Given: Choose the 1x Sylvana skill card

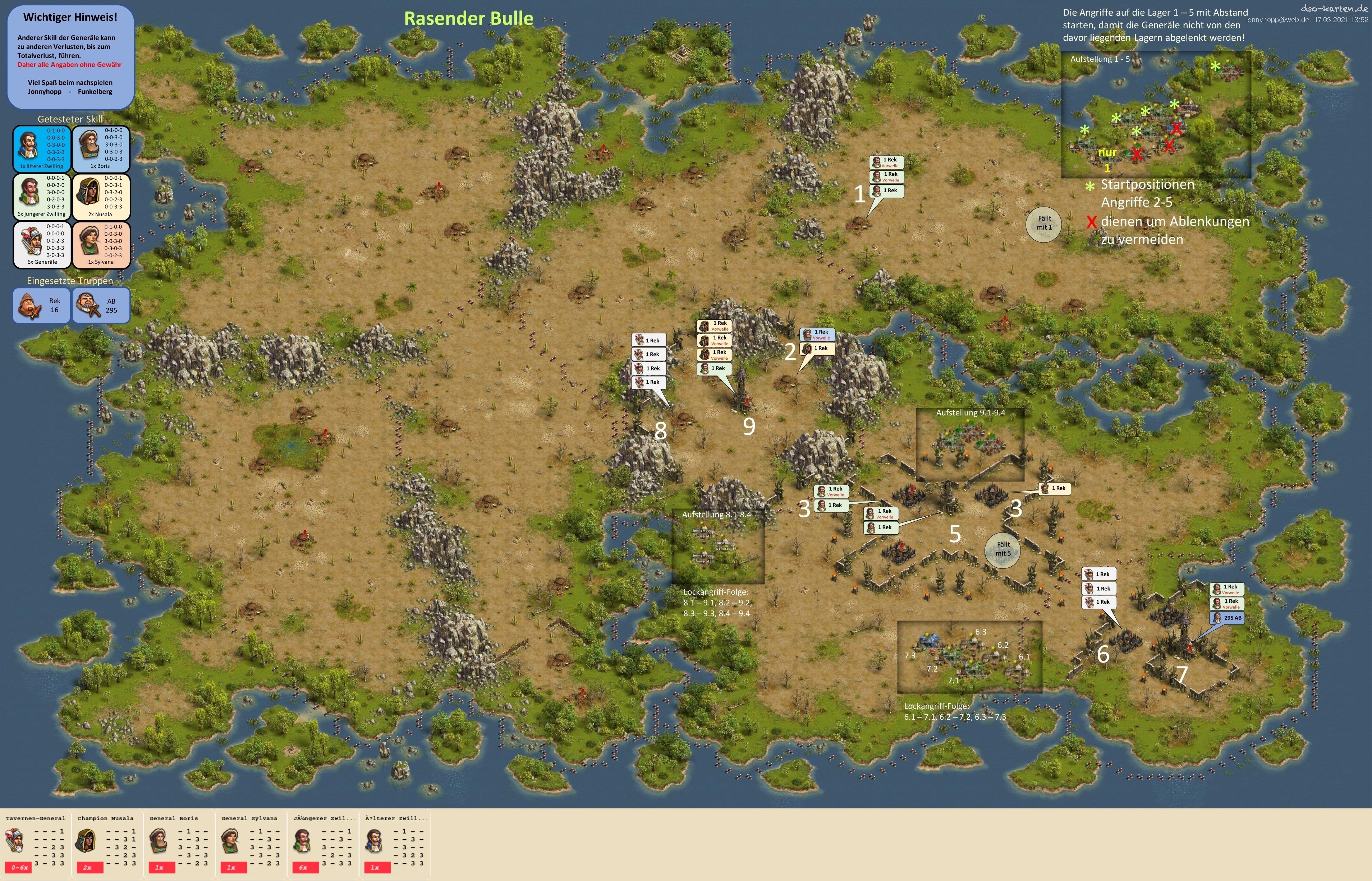Looking at the screenshot, I should [101, 245].
